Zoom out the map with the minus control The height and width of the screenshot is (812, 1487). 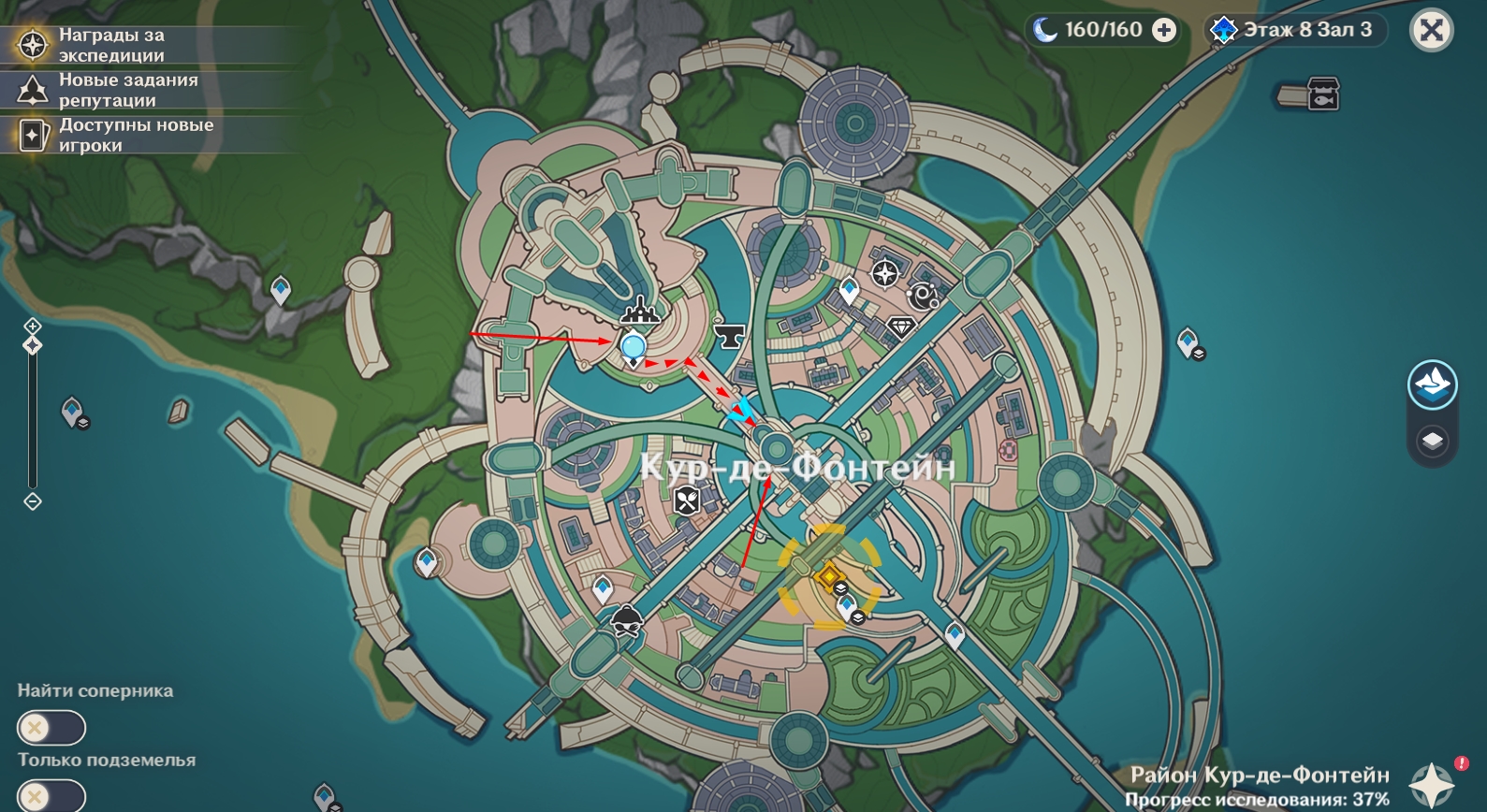[x=33, y=501]
